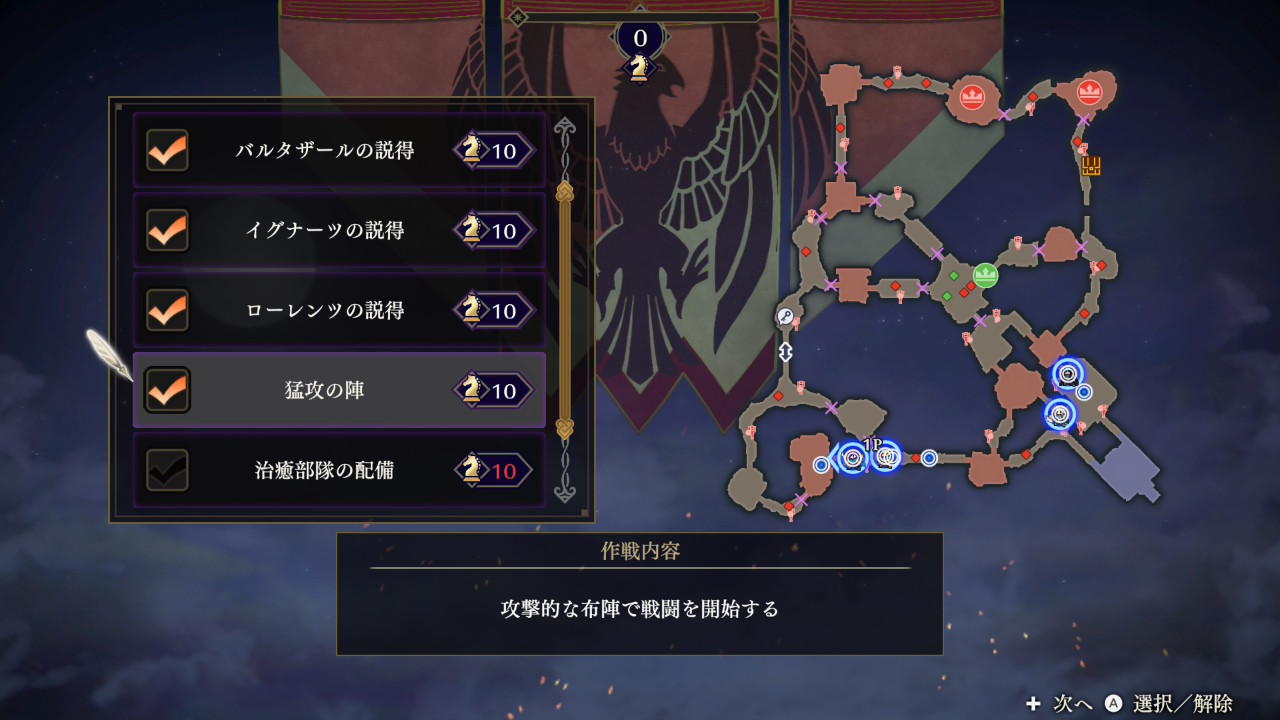
Task: Select the 治癒部隊の配備 strategy row
Action: point(339,470)
